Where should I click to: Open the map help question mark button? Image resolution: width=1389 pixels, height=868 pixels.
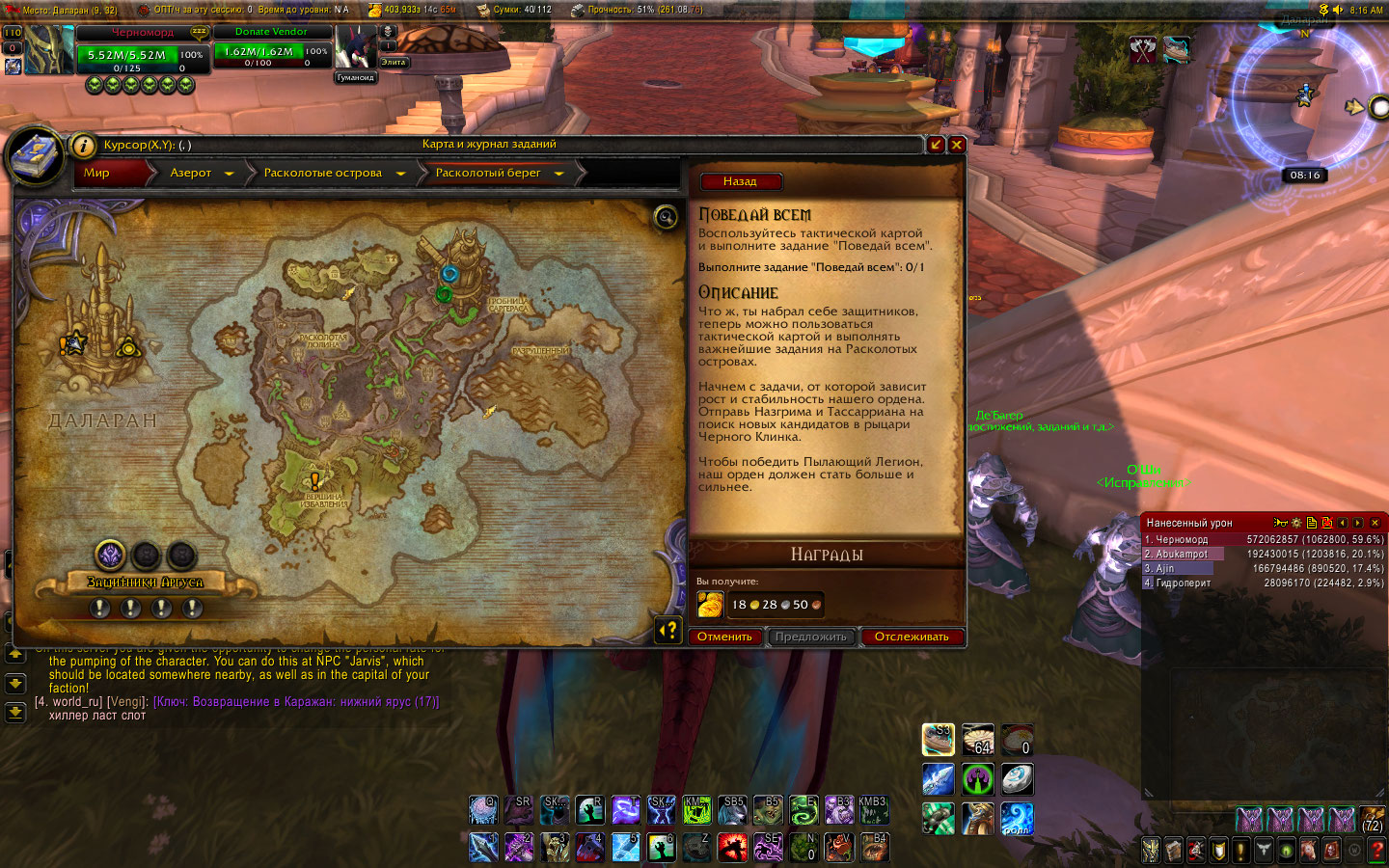point(668,631)
